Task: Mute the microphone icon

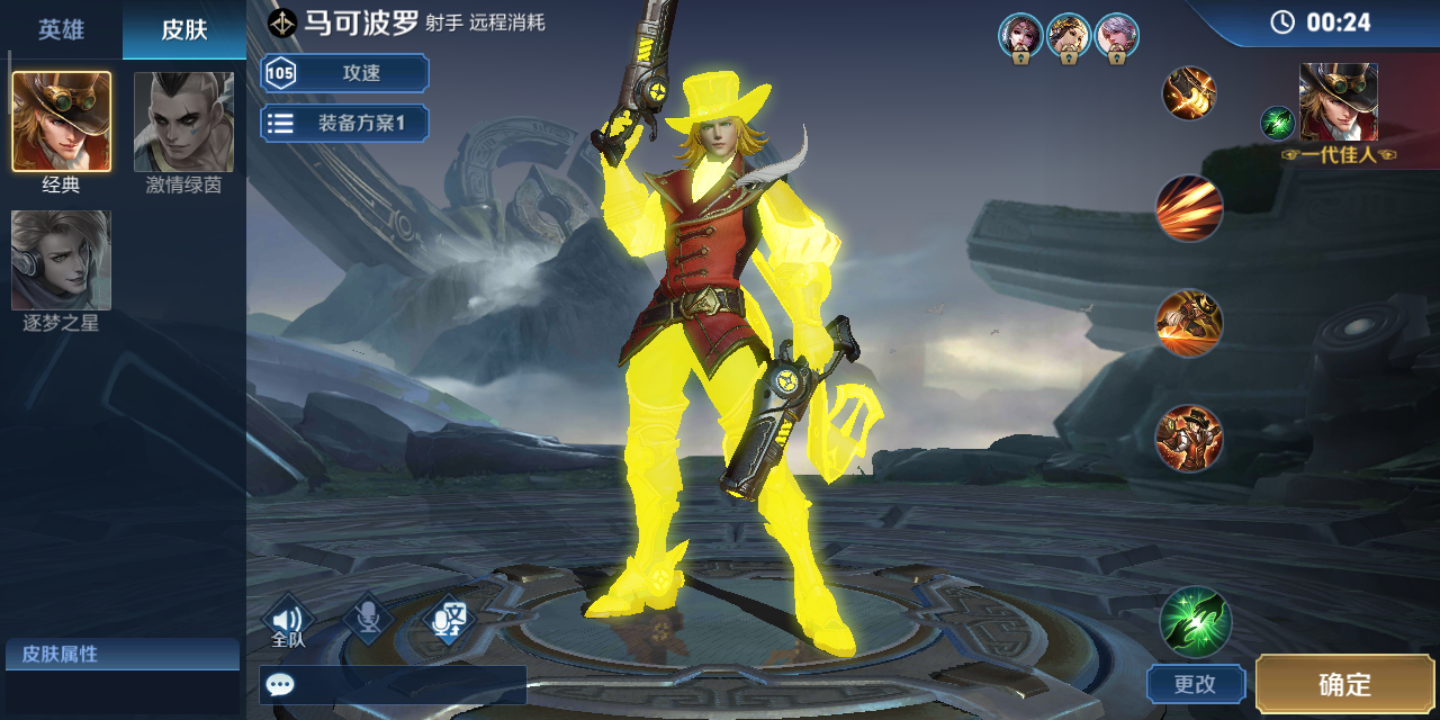Action: [367, 618]
